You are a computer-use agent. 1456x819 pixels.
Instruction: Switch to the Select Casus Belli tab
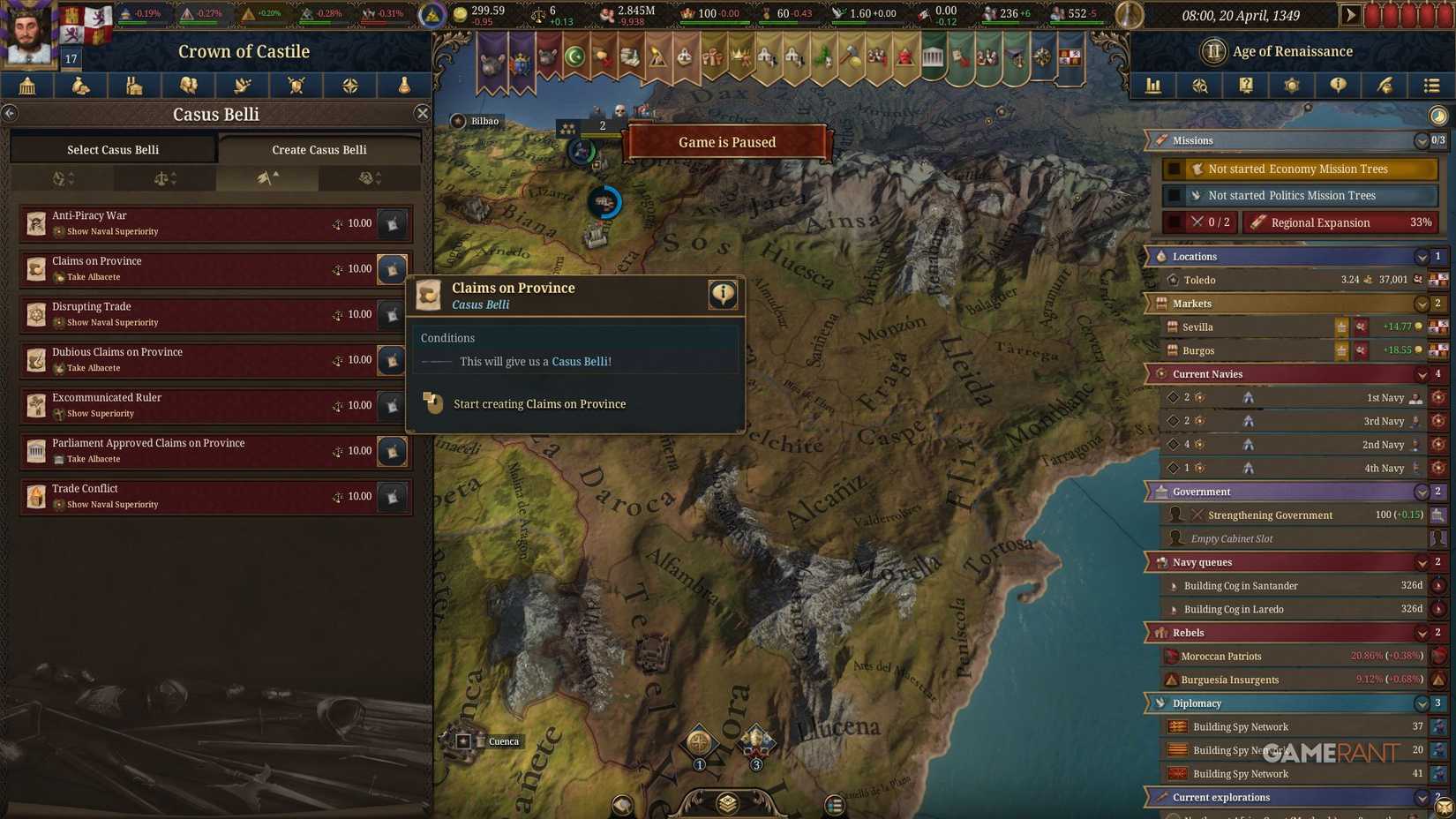113,149
